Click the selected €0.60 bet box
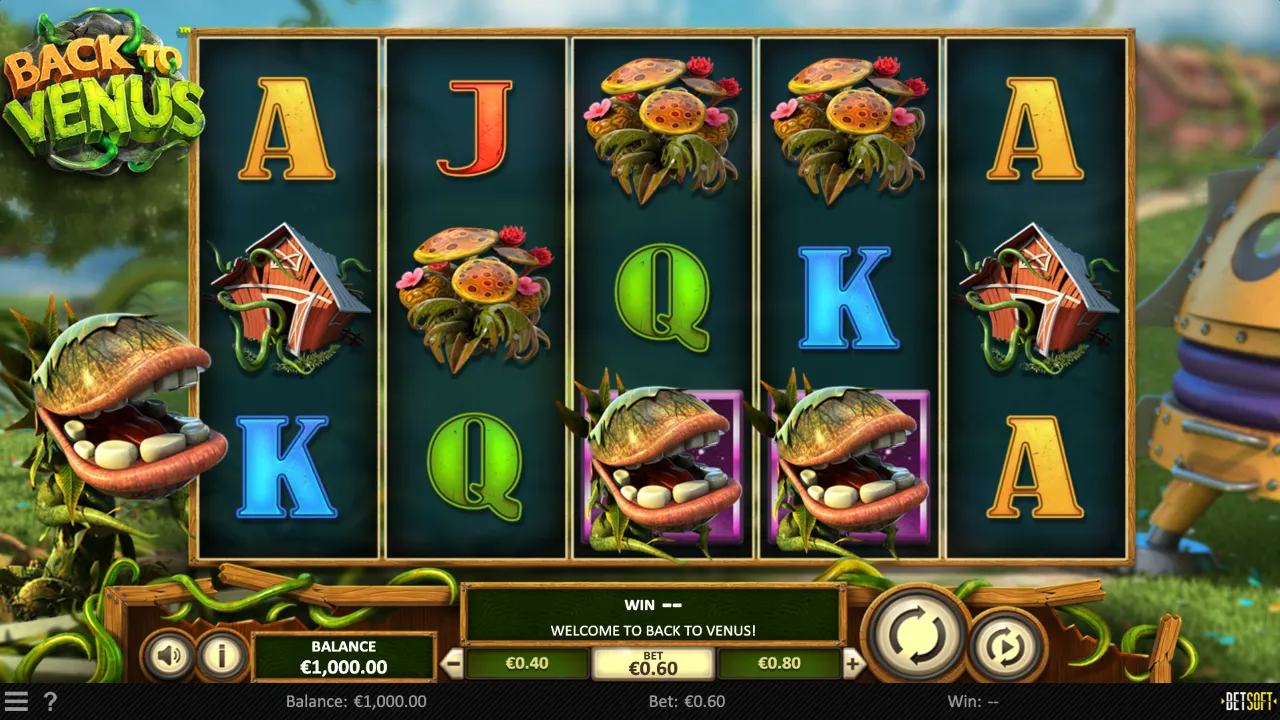Viewport: 1280px width, 720px height. tap(653, 663)
